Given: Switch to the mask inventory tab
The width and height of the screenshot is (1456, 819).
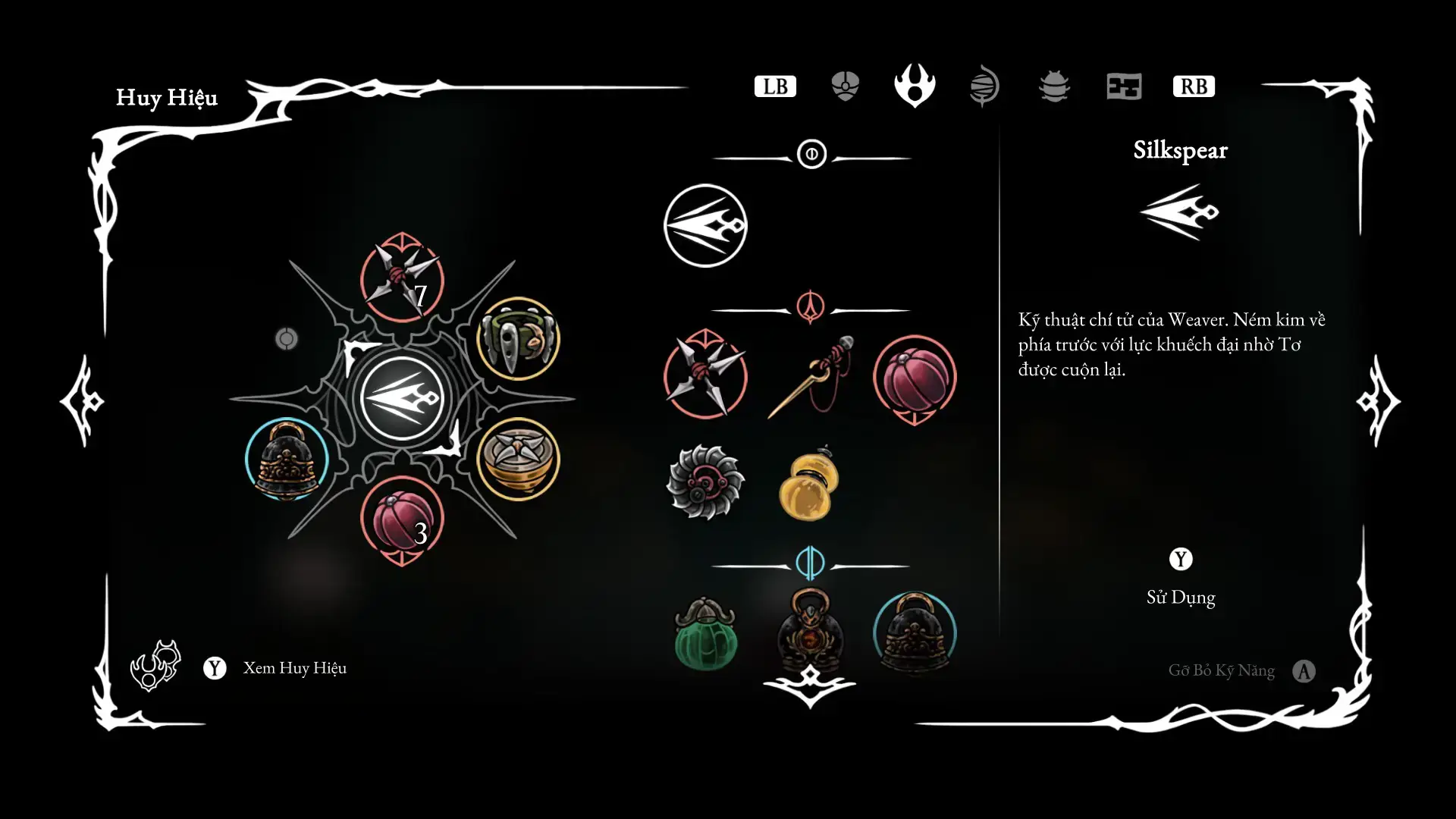Looking at the screenshot, I should click(845, 86).
